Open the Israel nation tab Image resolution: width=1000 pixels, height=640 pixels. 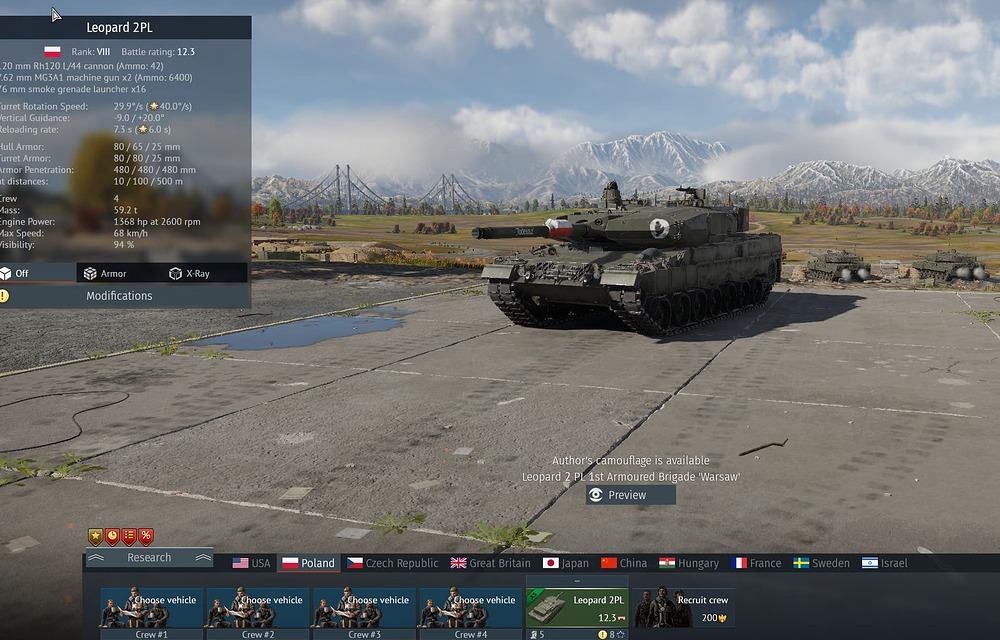point(884,563)
